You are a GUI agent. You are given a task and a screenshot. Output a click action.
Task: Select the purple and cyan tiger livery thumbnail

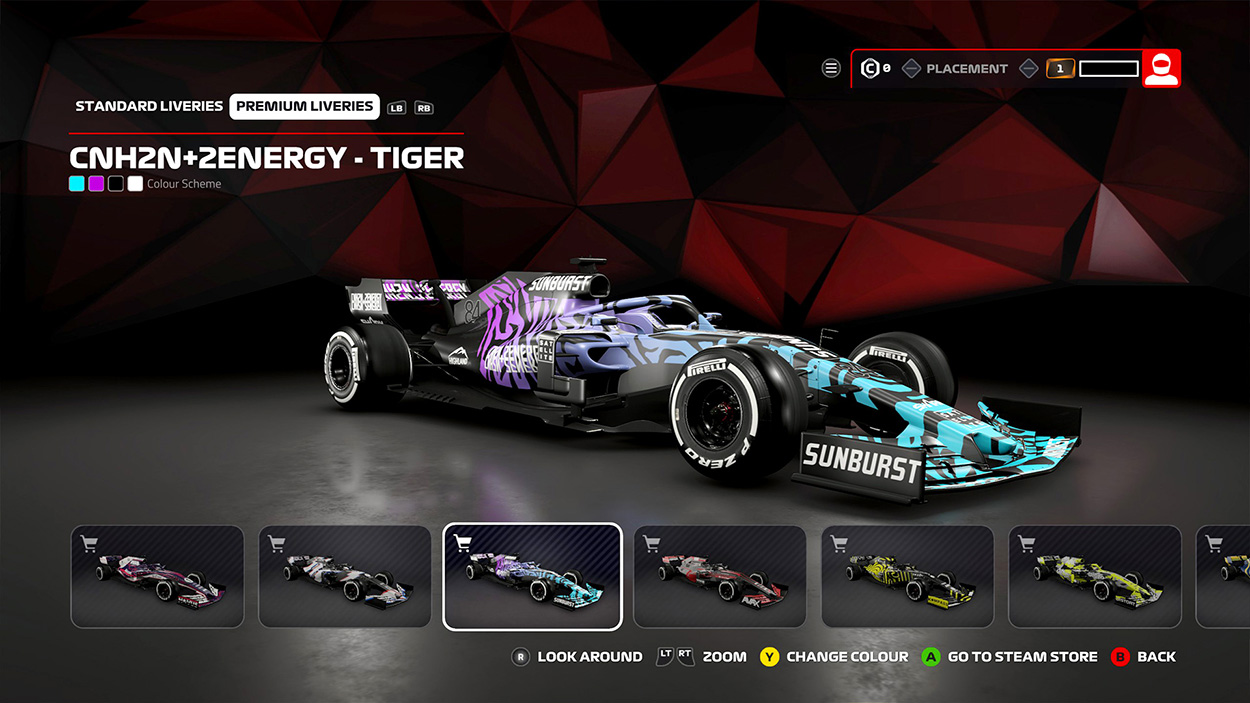[x=532, y=577]
